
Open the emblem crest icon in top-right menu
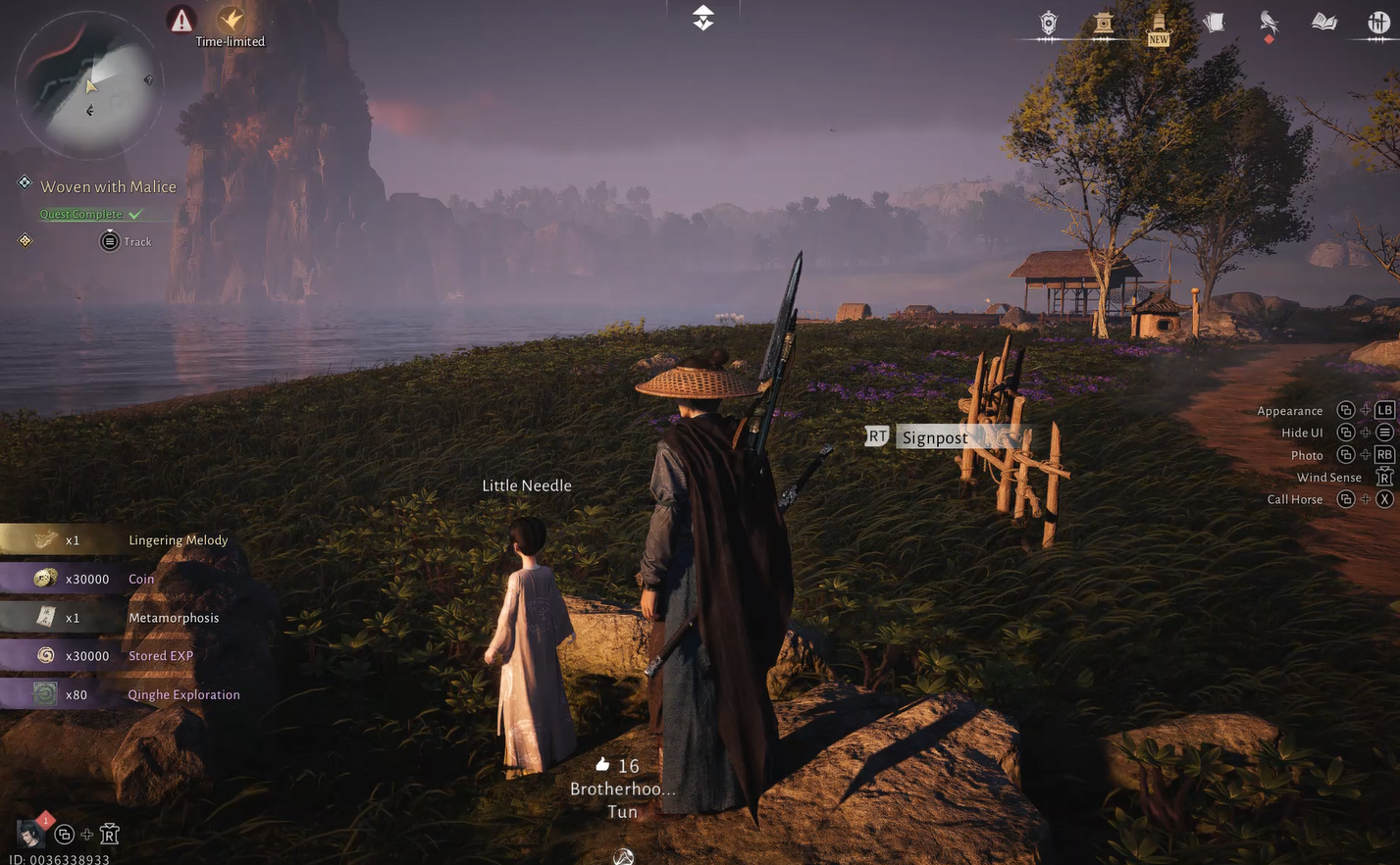pyautogui.click(x=1047, y=22)
